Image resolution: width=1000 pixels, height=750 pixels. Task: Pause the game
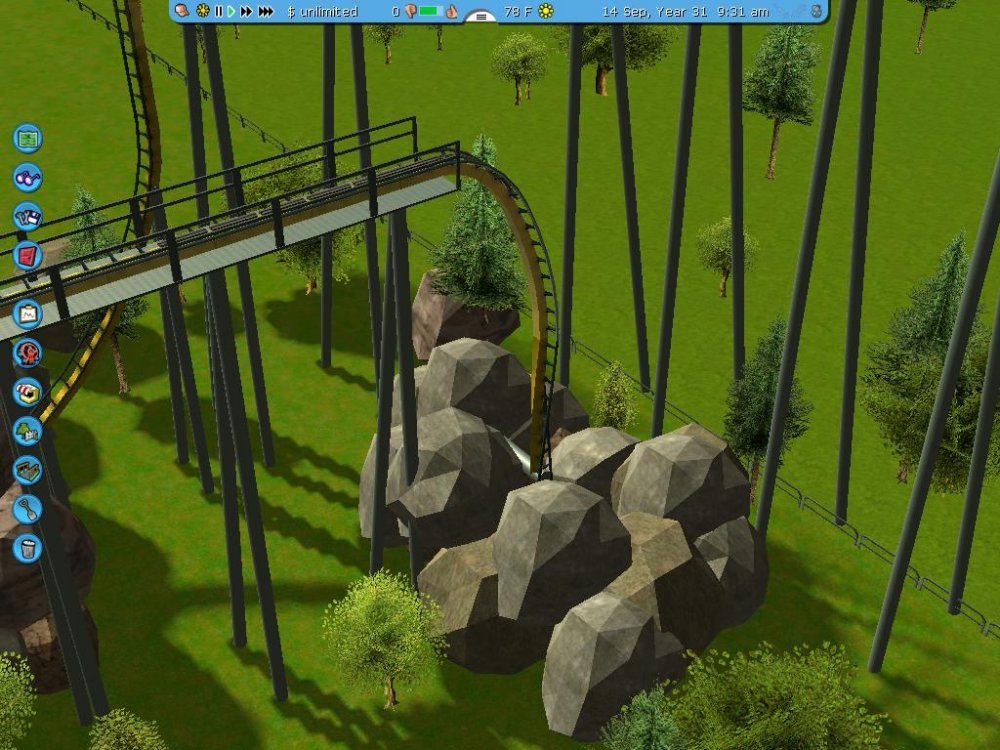[x=219, y=11]
